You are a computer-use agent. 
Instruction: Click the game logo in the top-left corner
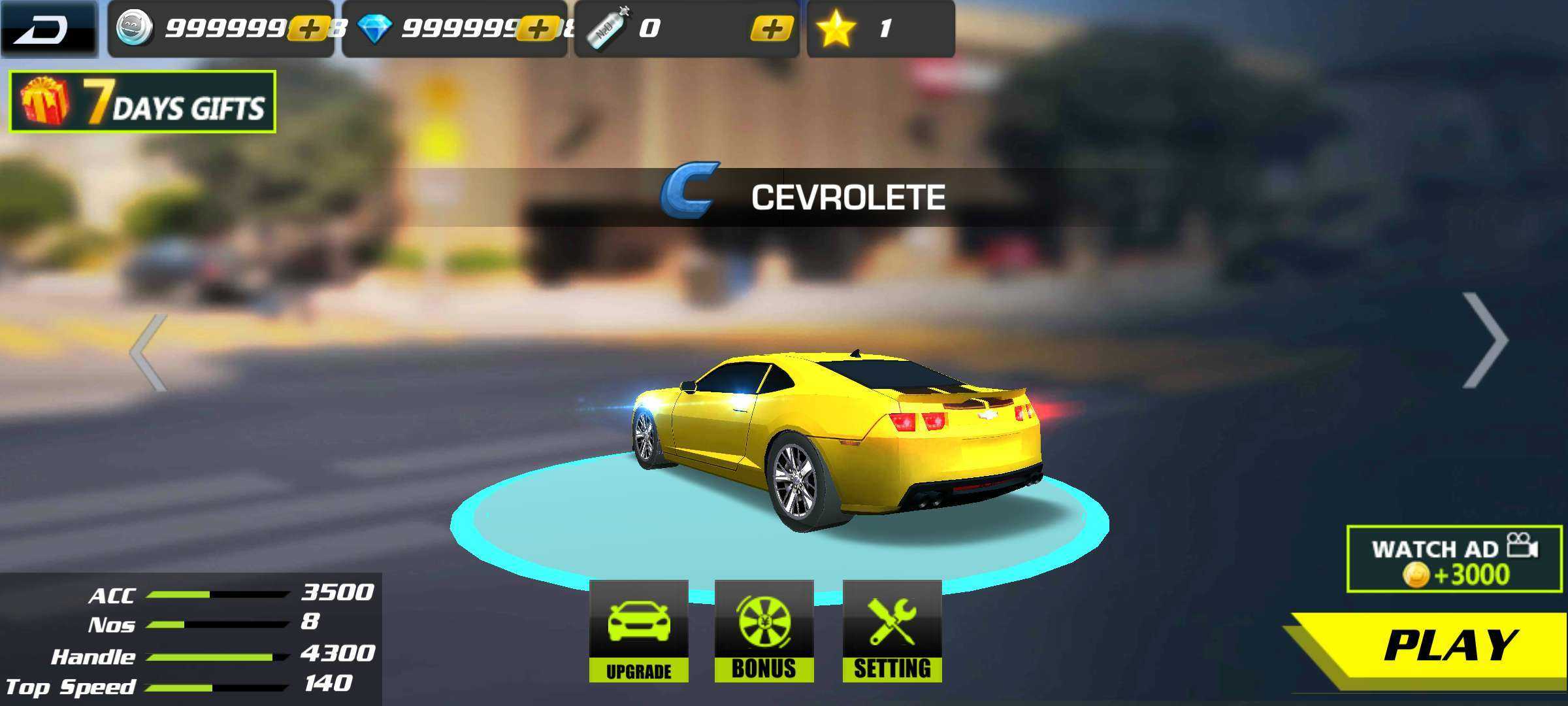coord(48,29)
